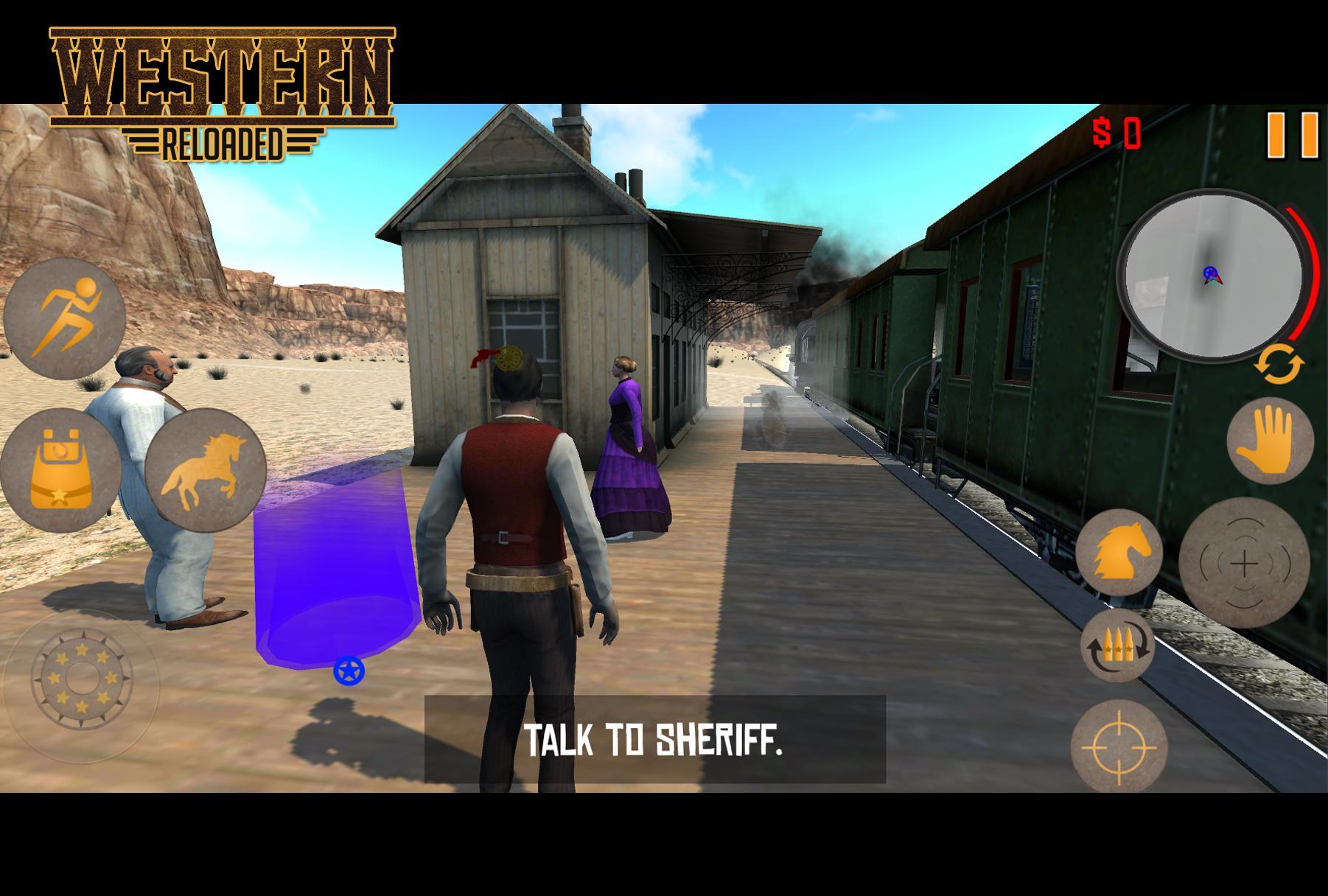Pause the game with the orange pause button
This screenshot has height=896, width=1328.
pyautogui.click(x=1293, y=135)
